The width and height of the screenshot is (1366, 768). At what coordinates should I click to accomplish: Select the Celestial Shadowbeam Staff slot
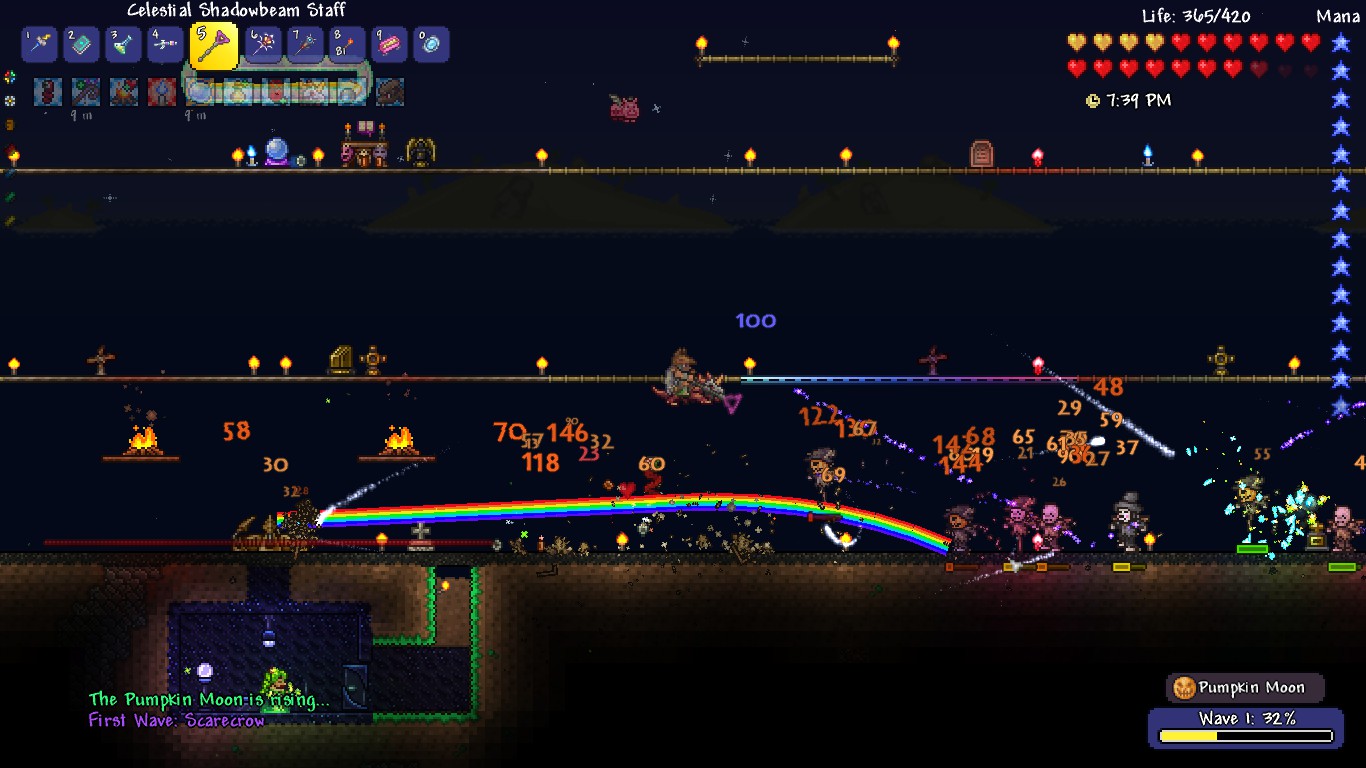(213, 46)
